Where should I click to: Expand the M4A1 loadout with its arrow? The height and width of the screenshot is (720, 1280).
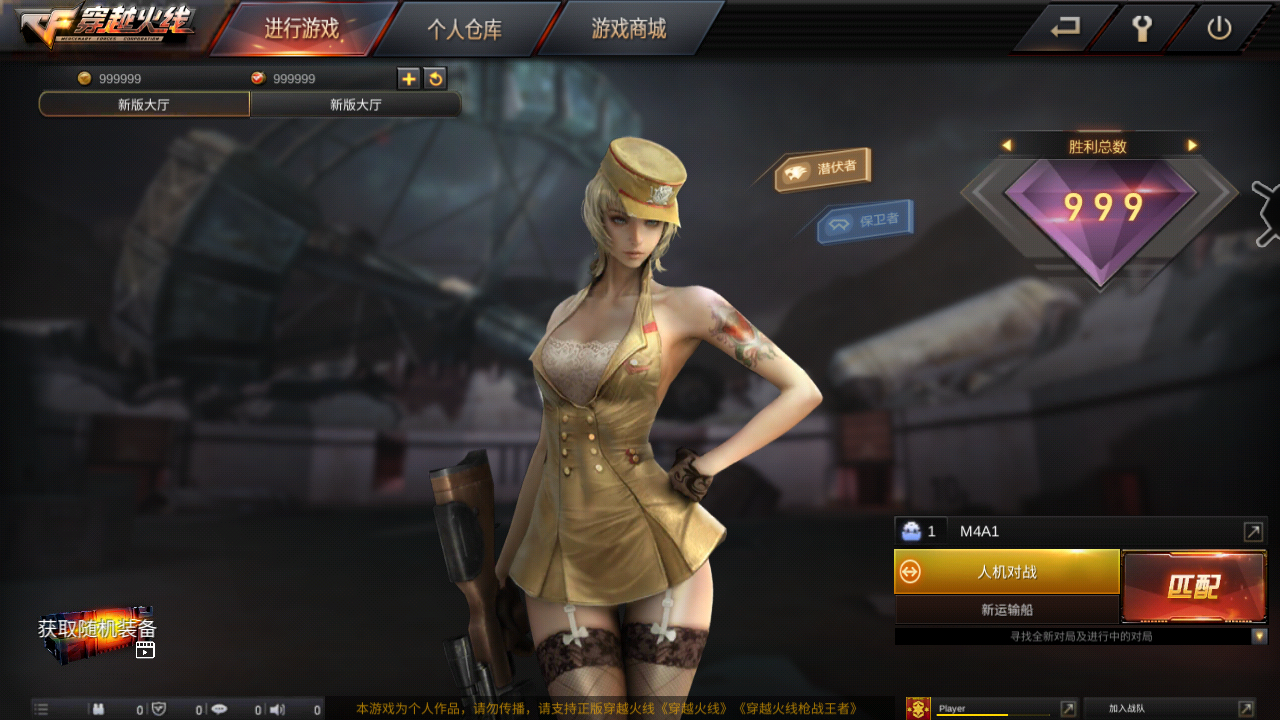point(1253,530)
